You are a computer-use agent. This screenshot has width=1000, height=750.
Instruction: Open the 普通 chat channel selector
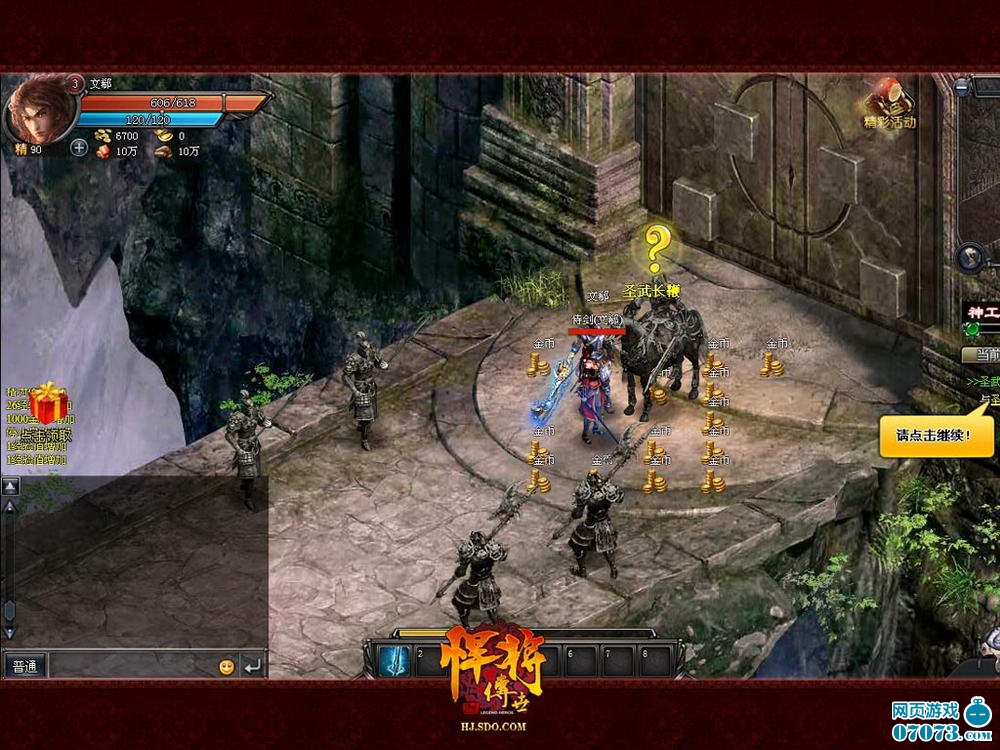click(24, 665)
